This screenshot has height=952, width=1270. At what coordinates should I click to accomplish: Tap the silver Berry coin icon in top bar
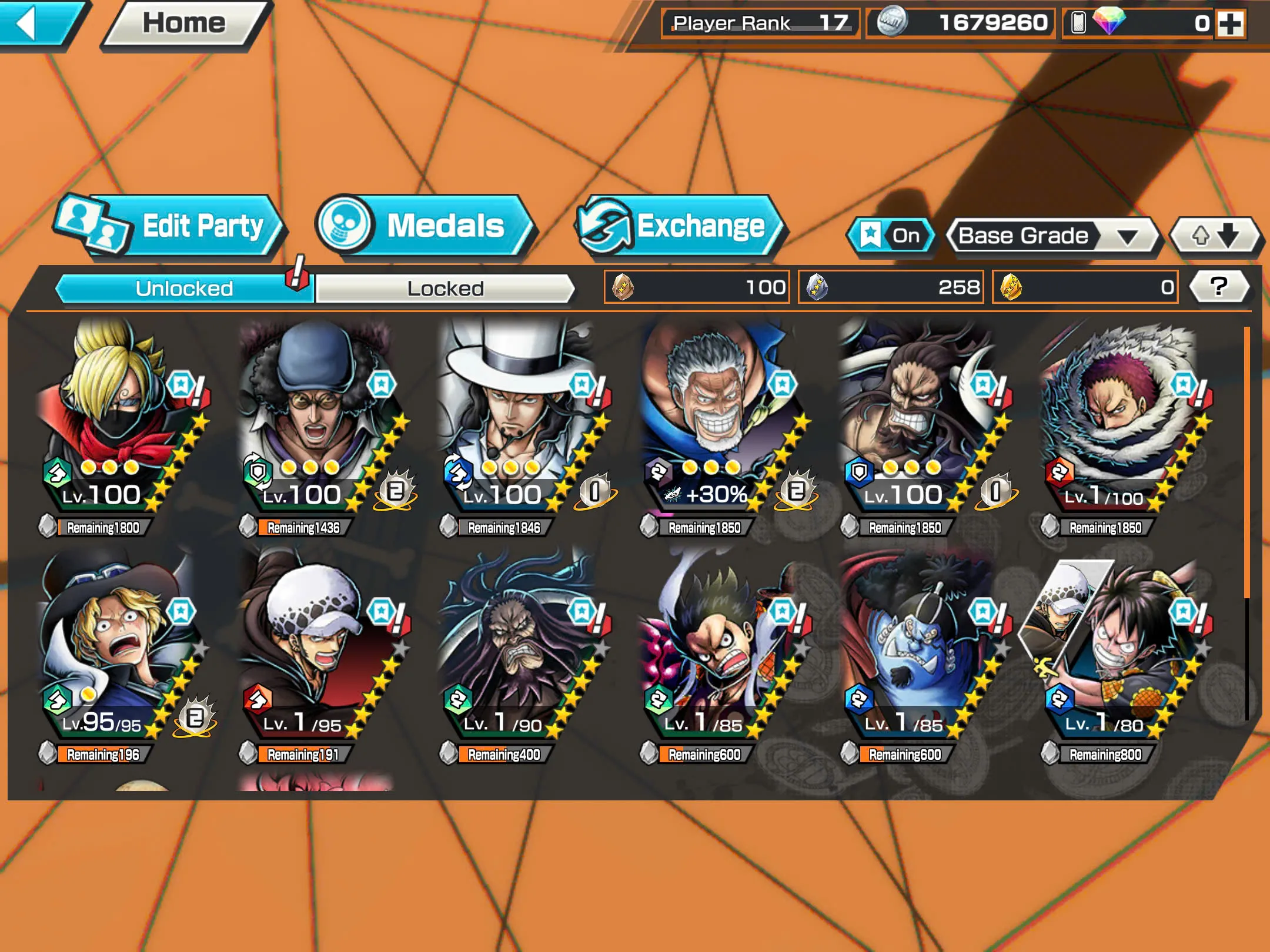click(895, 24)
